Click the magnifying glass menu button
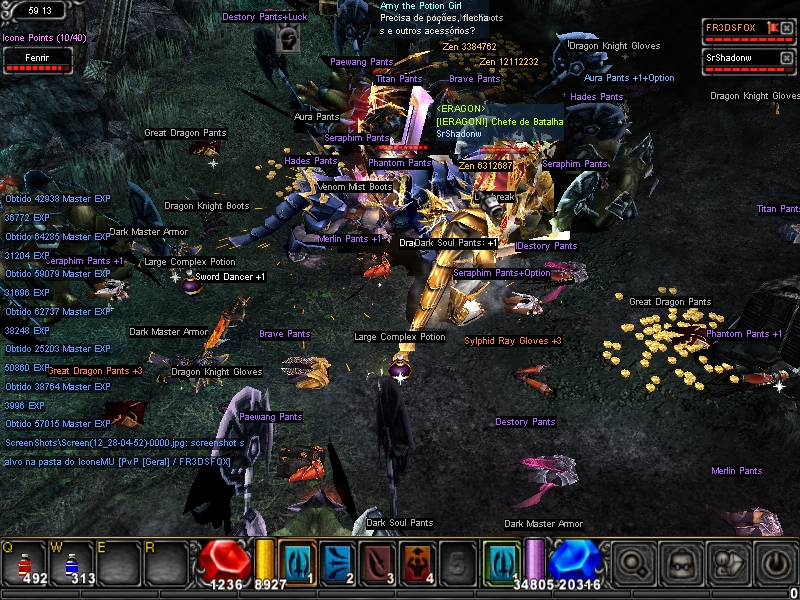Viewport: 800px width, 600px height. tap(633, 563)
